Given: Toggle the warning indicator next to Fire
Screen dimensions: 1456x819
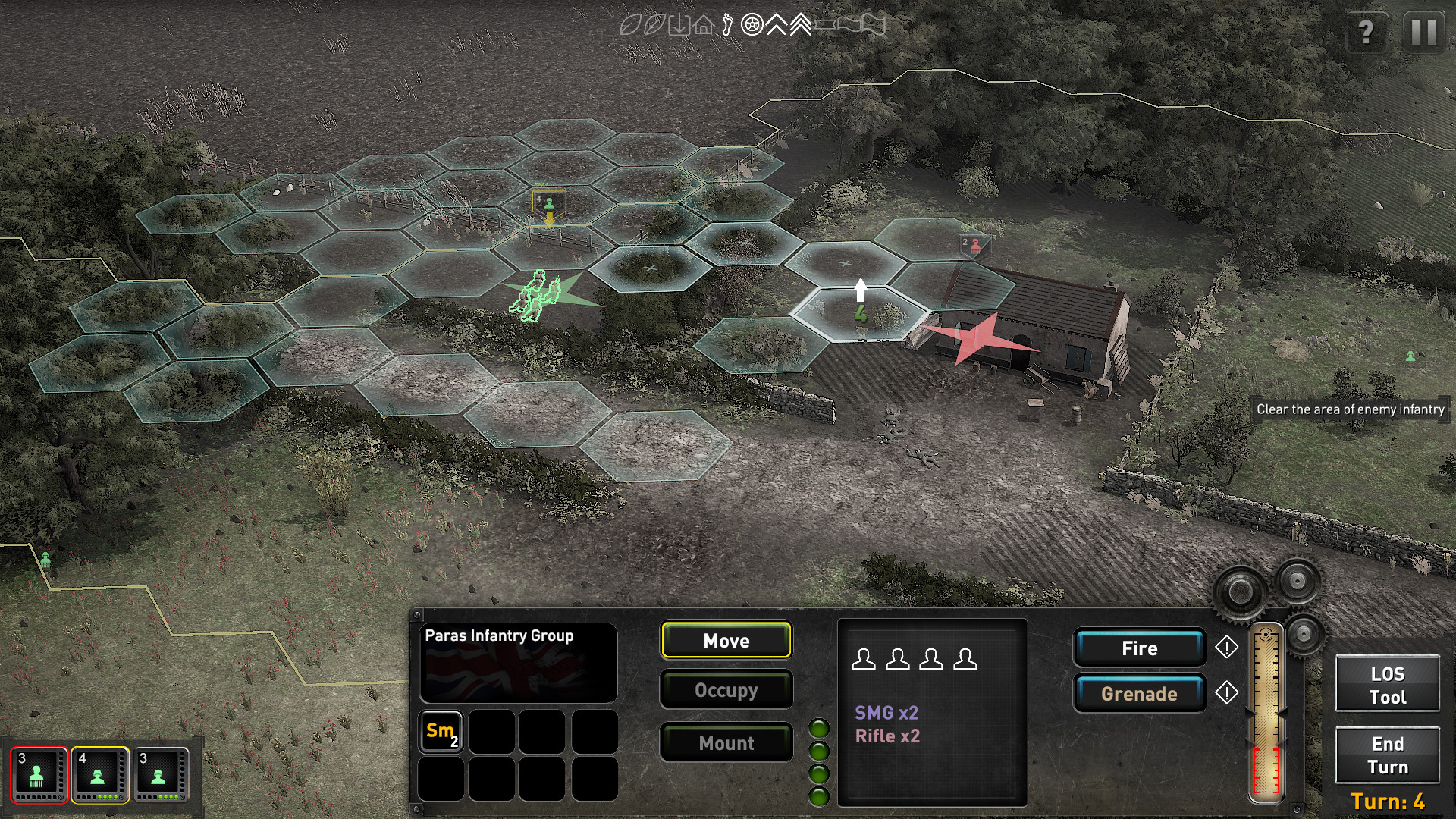Looking at the screenshot, I should tap(1226, 648).
